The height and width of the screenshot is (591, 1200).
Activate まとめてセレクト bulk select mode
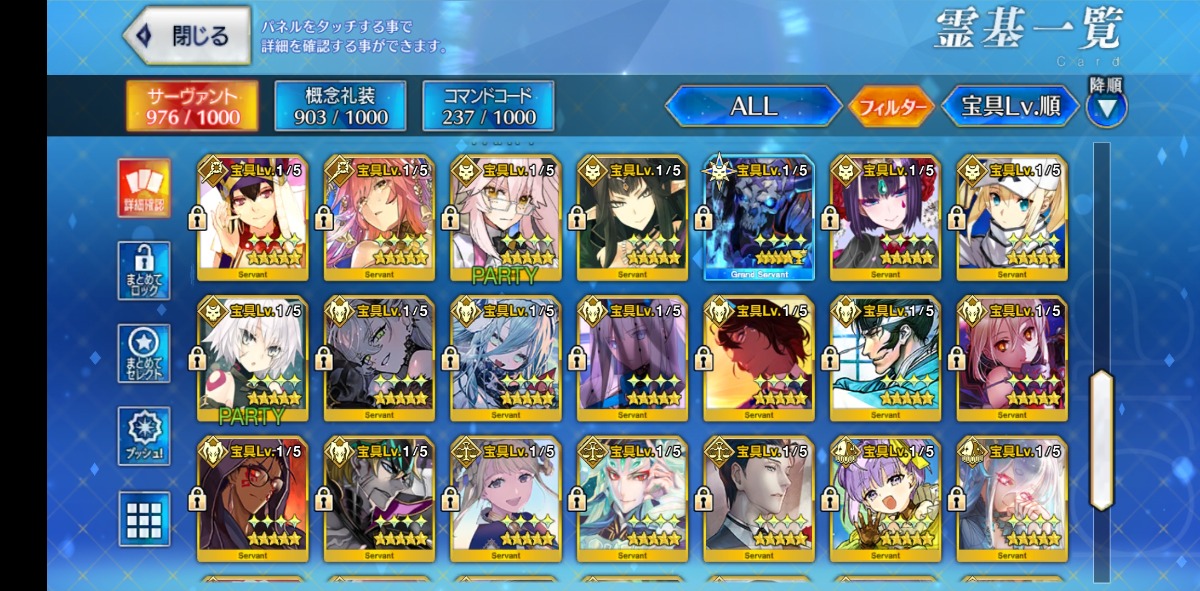pos(144,353)
